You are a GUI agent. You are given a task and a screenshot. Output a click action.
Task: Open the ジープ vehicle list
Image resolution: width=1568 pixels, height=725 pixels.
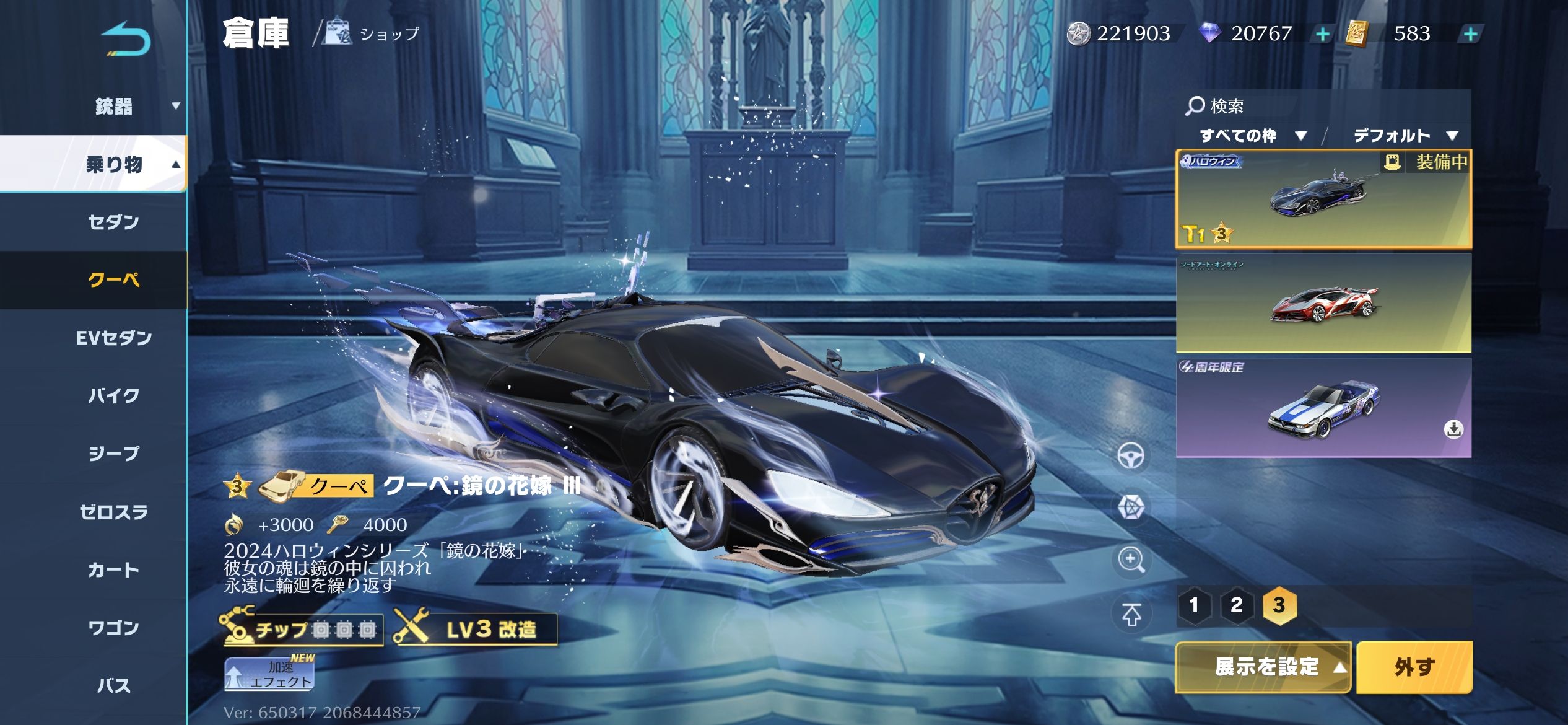(114, 454)
